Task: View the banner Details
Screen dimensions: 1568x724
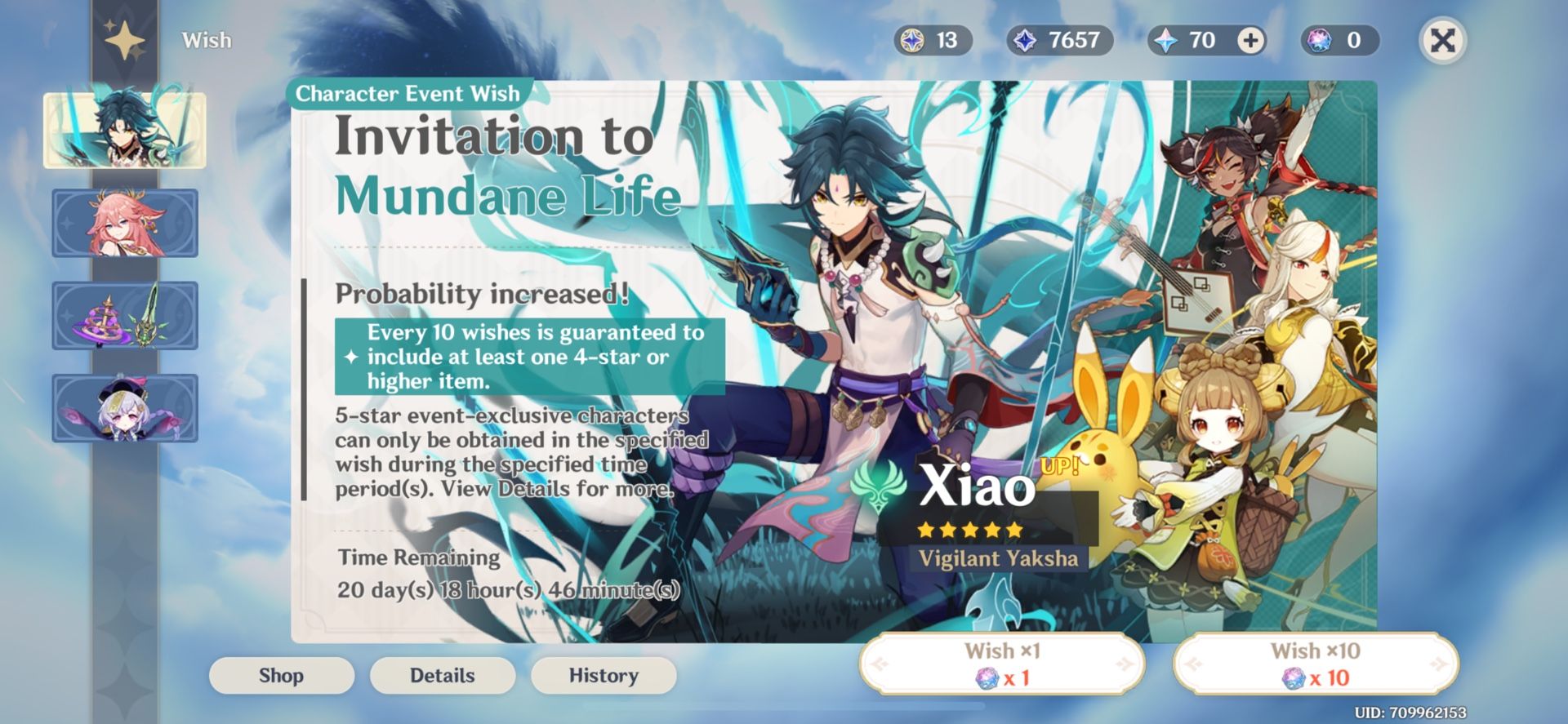Action: [x=442, y=675]
